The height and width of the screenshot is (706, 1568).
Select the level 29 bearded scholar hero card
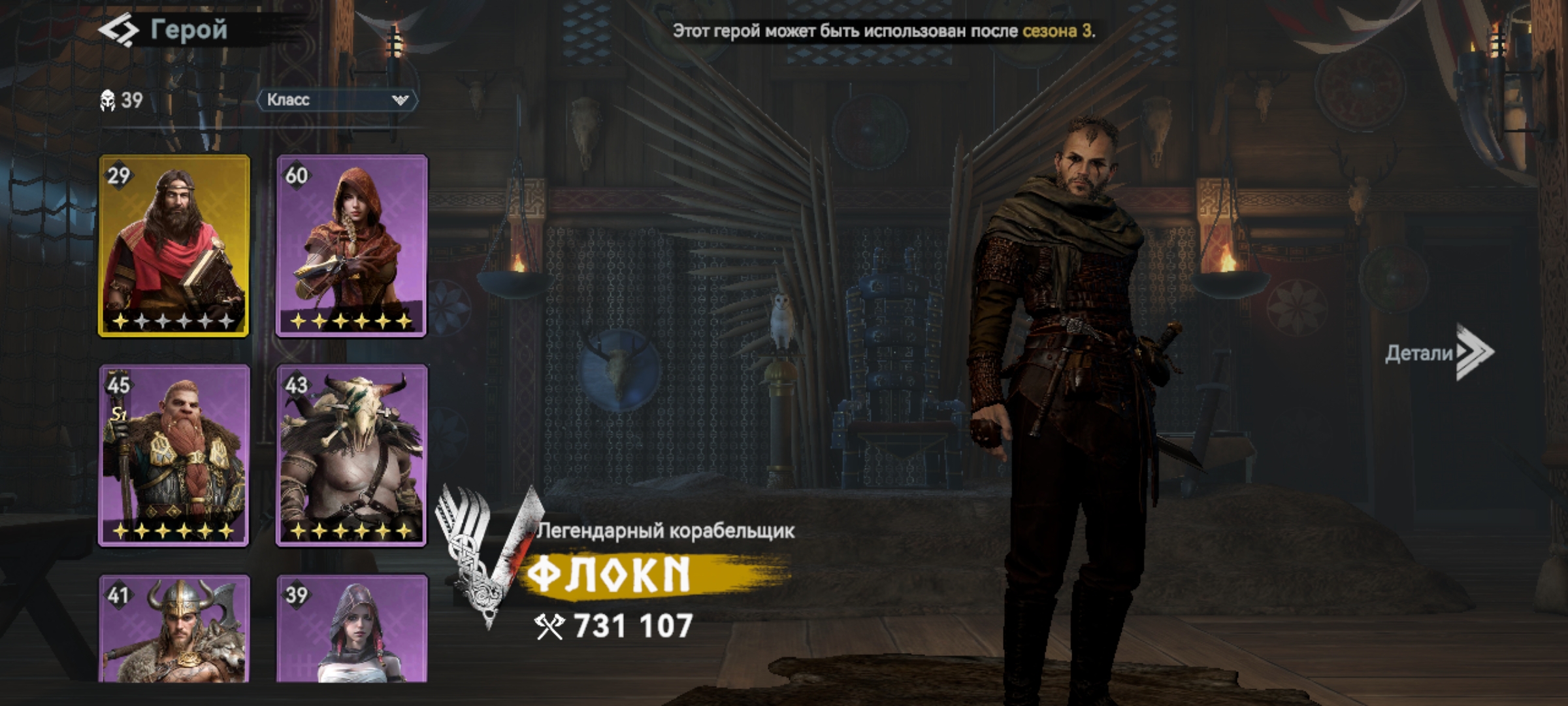[174, 246]
